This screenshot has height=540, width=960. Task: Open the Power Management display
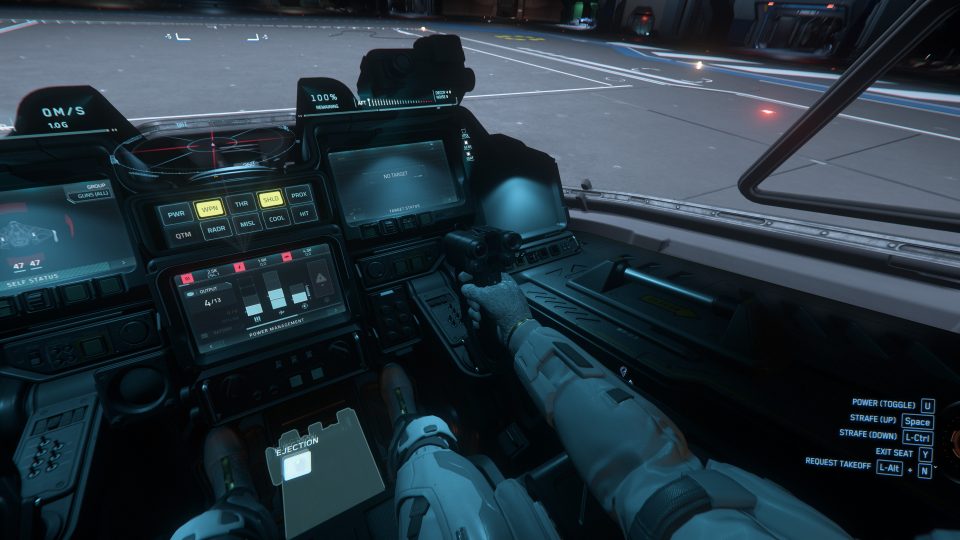coord(257,302)
